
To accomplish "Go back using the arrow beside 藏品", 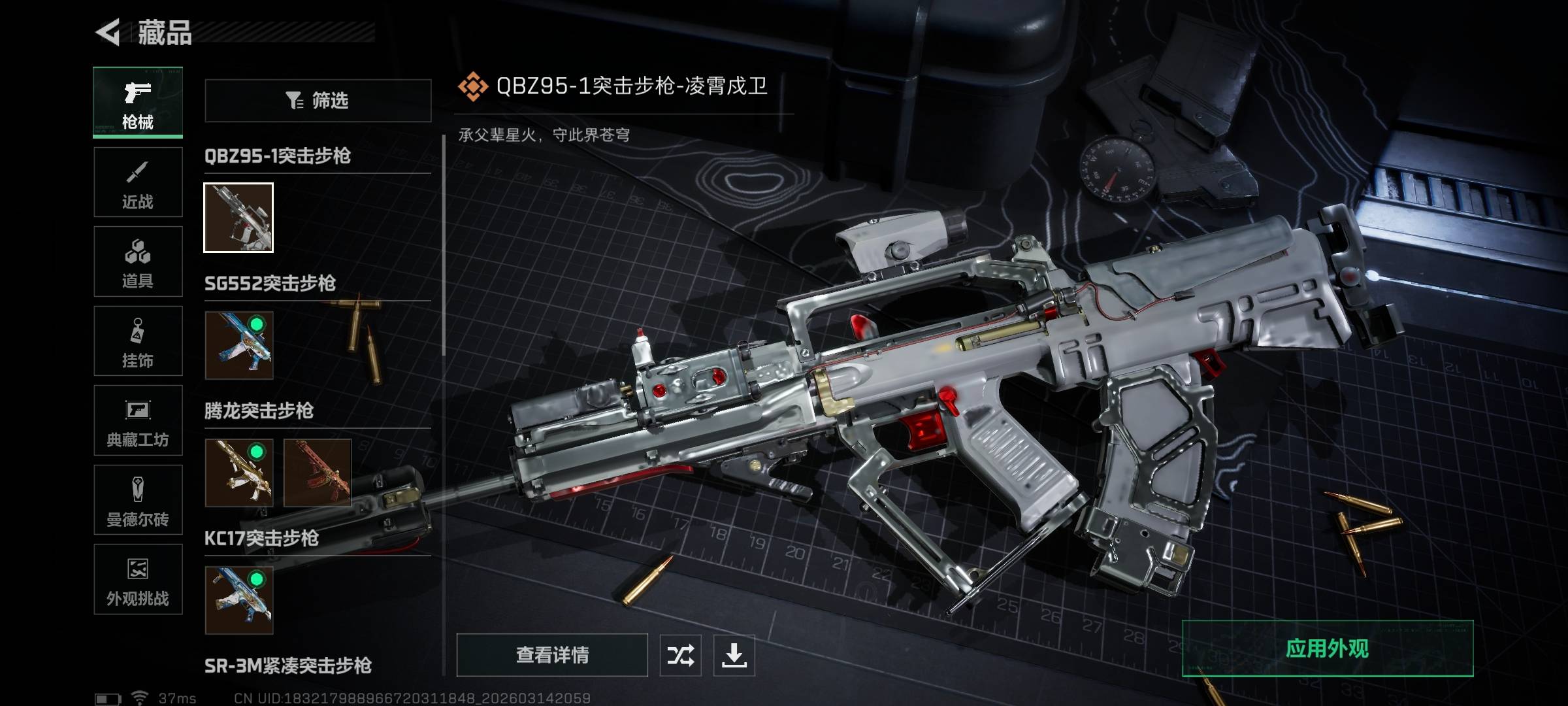I will 108,32.
